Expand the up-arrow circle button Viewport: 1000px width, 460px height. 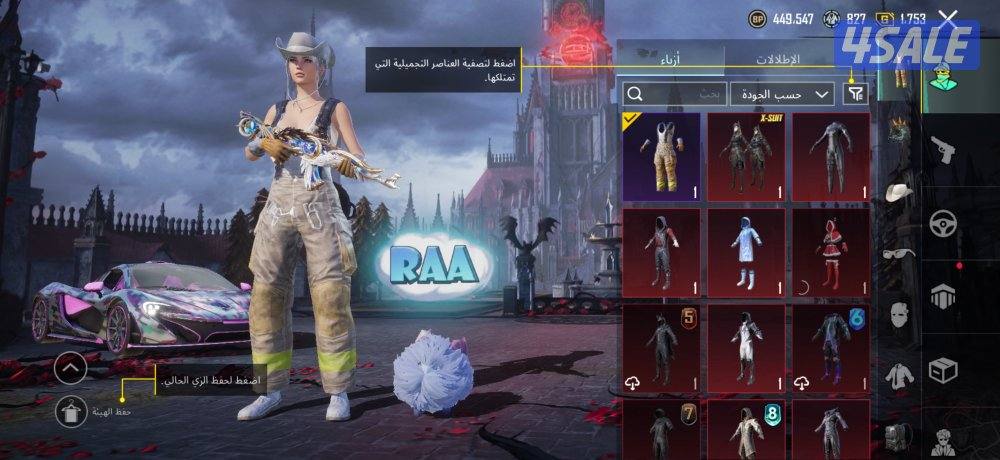point(70,369)
